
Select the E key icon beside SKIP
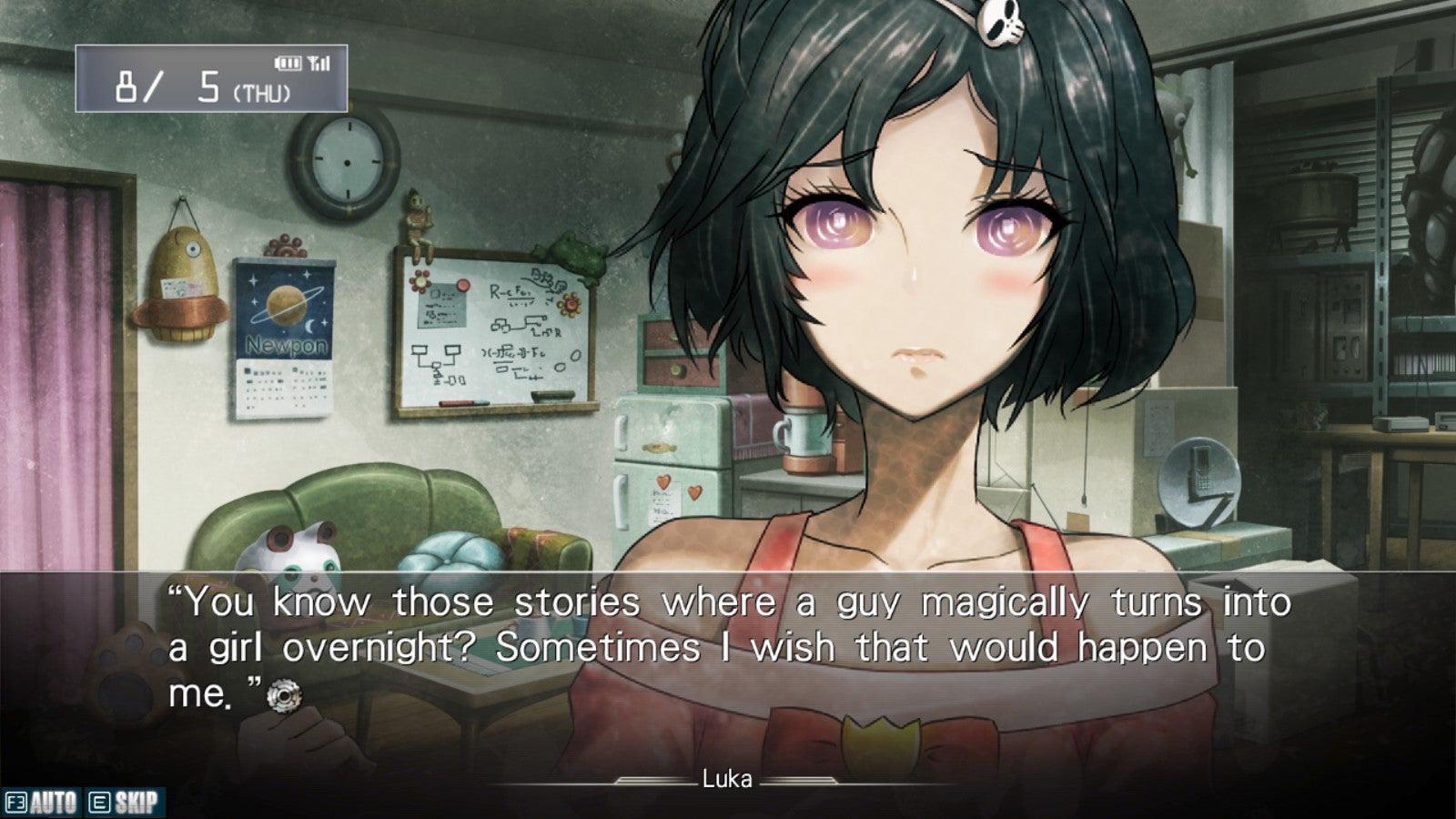point(100,801)
